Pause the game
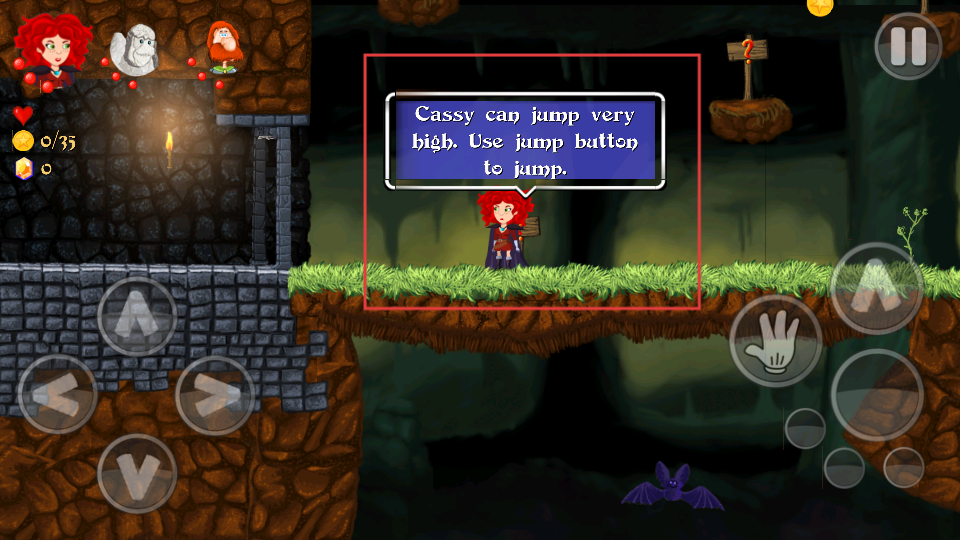The height and width of the screenshot is (540, 960). pos(908,45)
